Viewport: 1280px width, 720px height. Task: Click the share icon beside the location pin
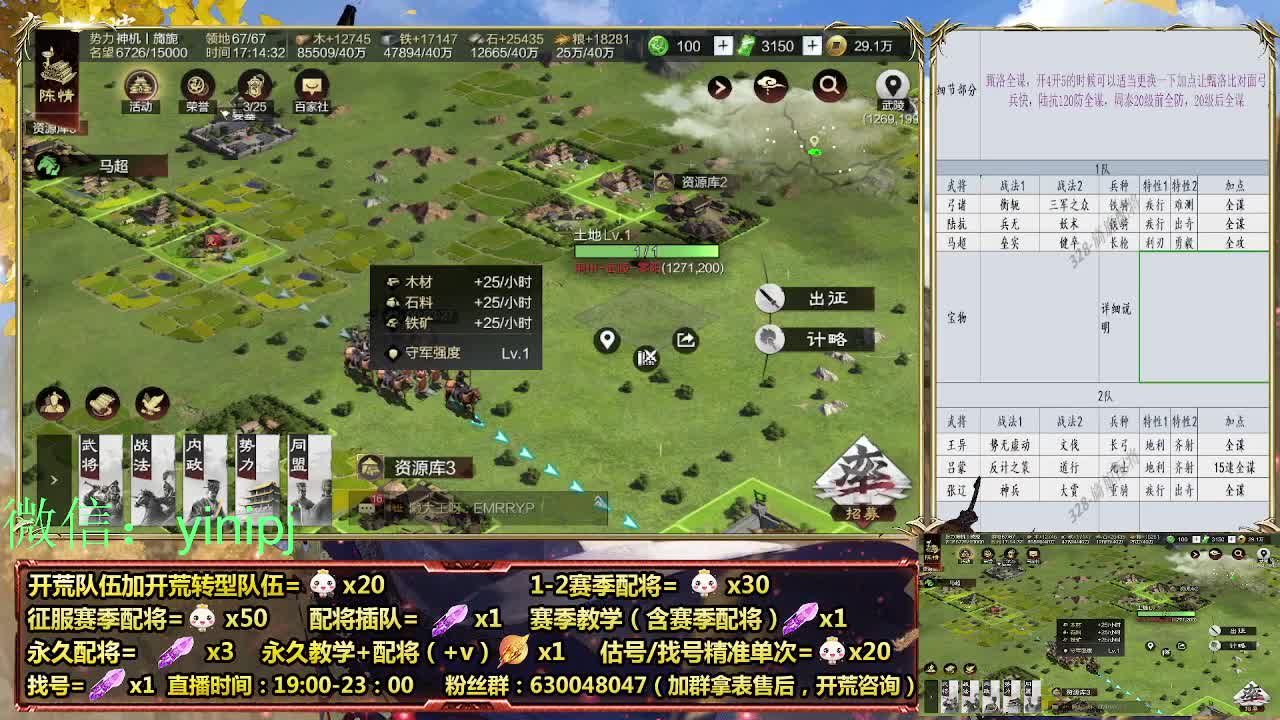[685, 339]
